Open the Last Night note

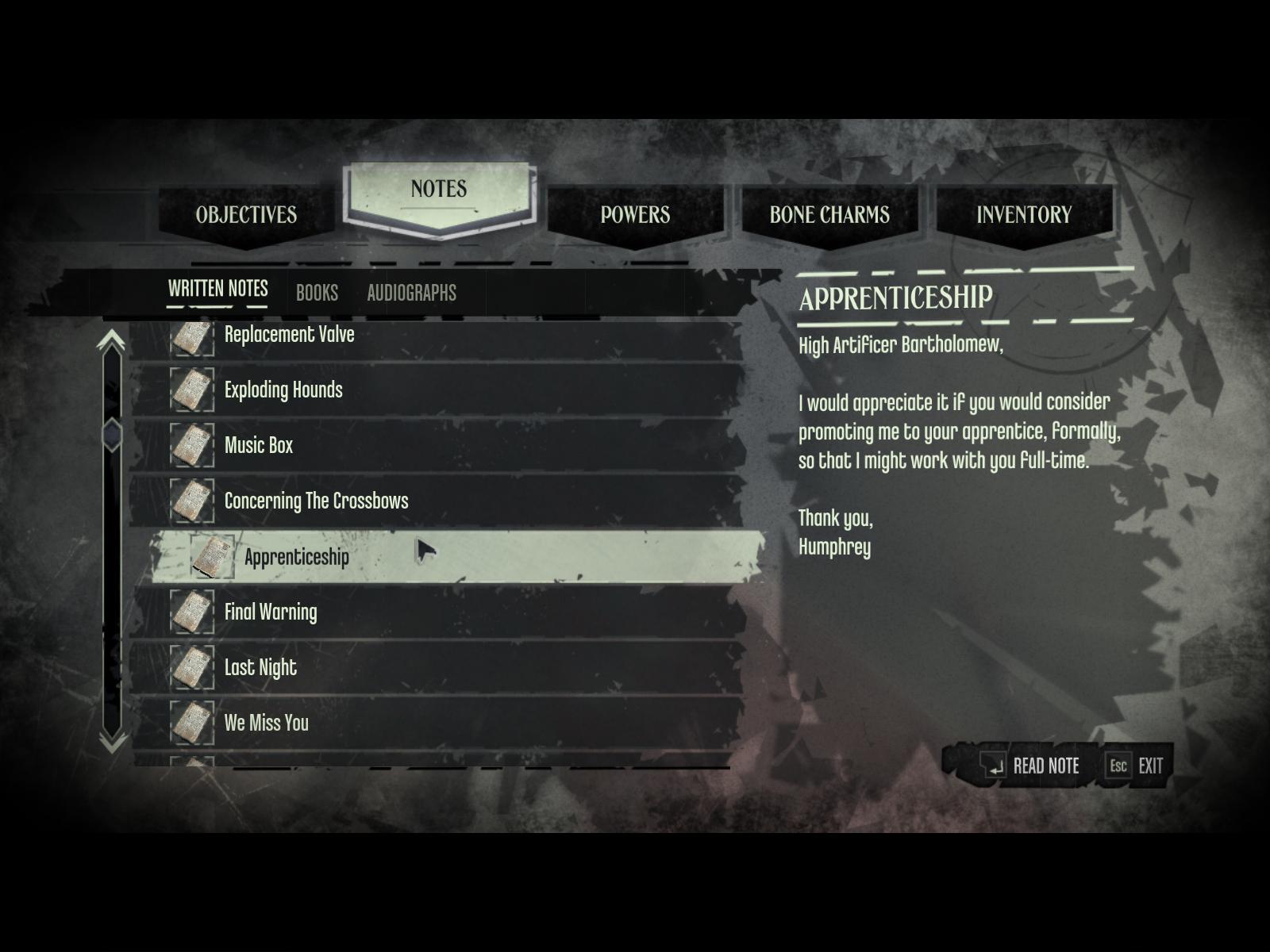(260, 668)
